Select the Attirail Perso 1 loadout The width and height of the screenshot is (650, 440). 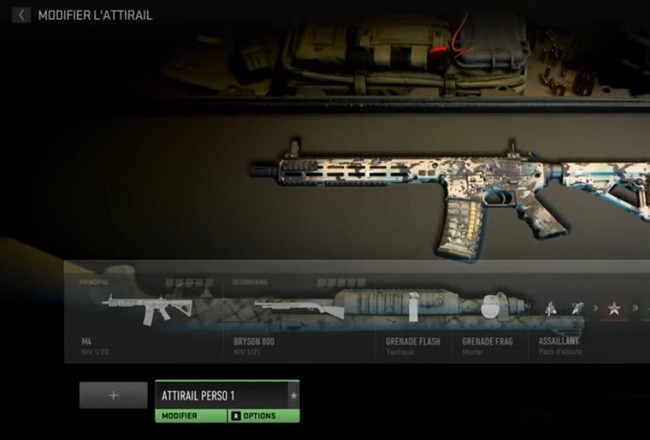222,395
